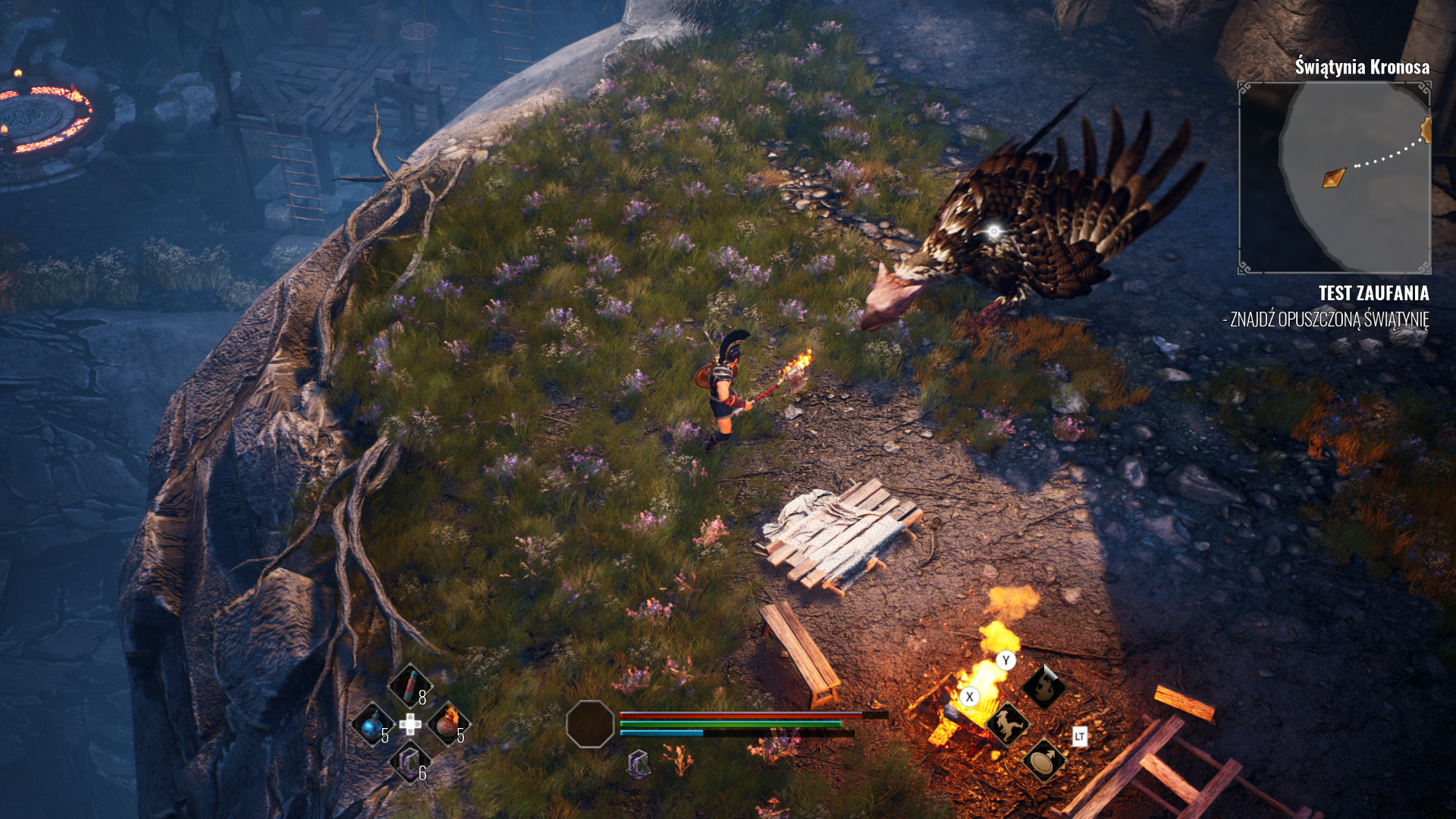Choose the purple crystal item slot
The height and width of the screenshot is (819, 1456).
pyautogui.click(x=409, y=761)
